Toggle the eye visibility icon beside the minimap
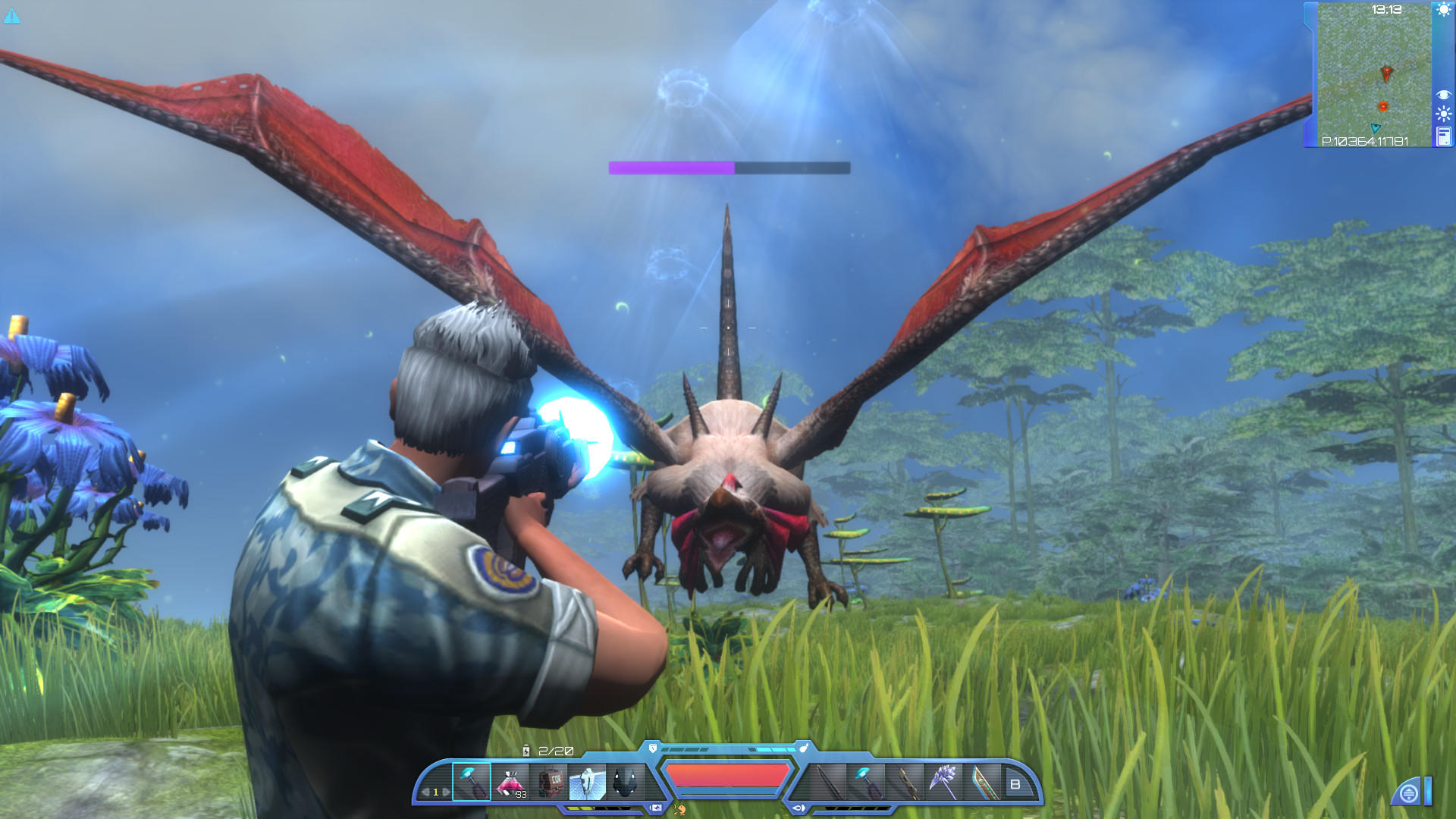The width and height of the screenshot is (1456, 819). tap(1443, 94)
